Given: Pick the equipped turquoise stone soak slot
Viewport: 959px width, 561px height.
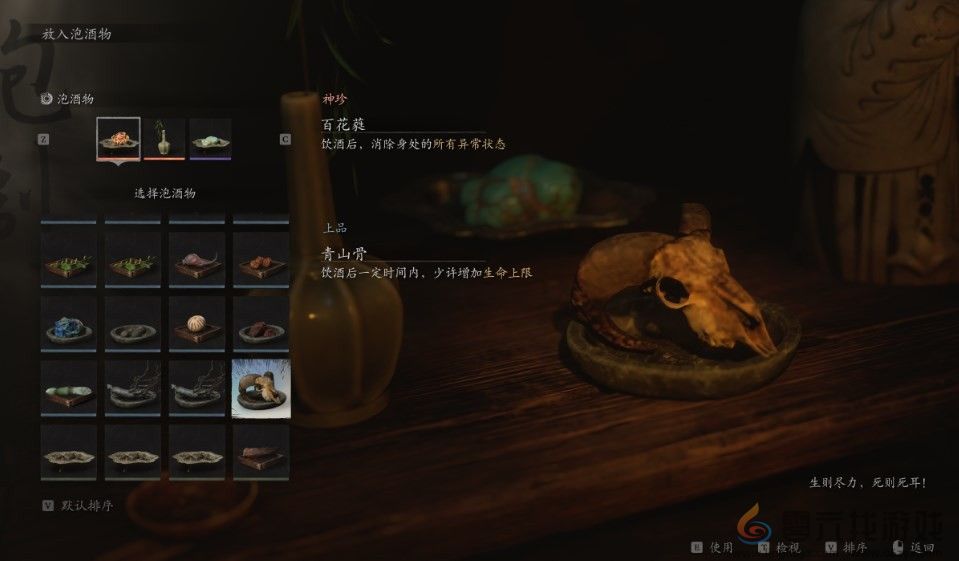Looking at the screenshot, I should (210, 139).
